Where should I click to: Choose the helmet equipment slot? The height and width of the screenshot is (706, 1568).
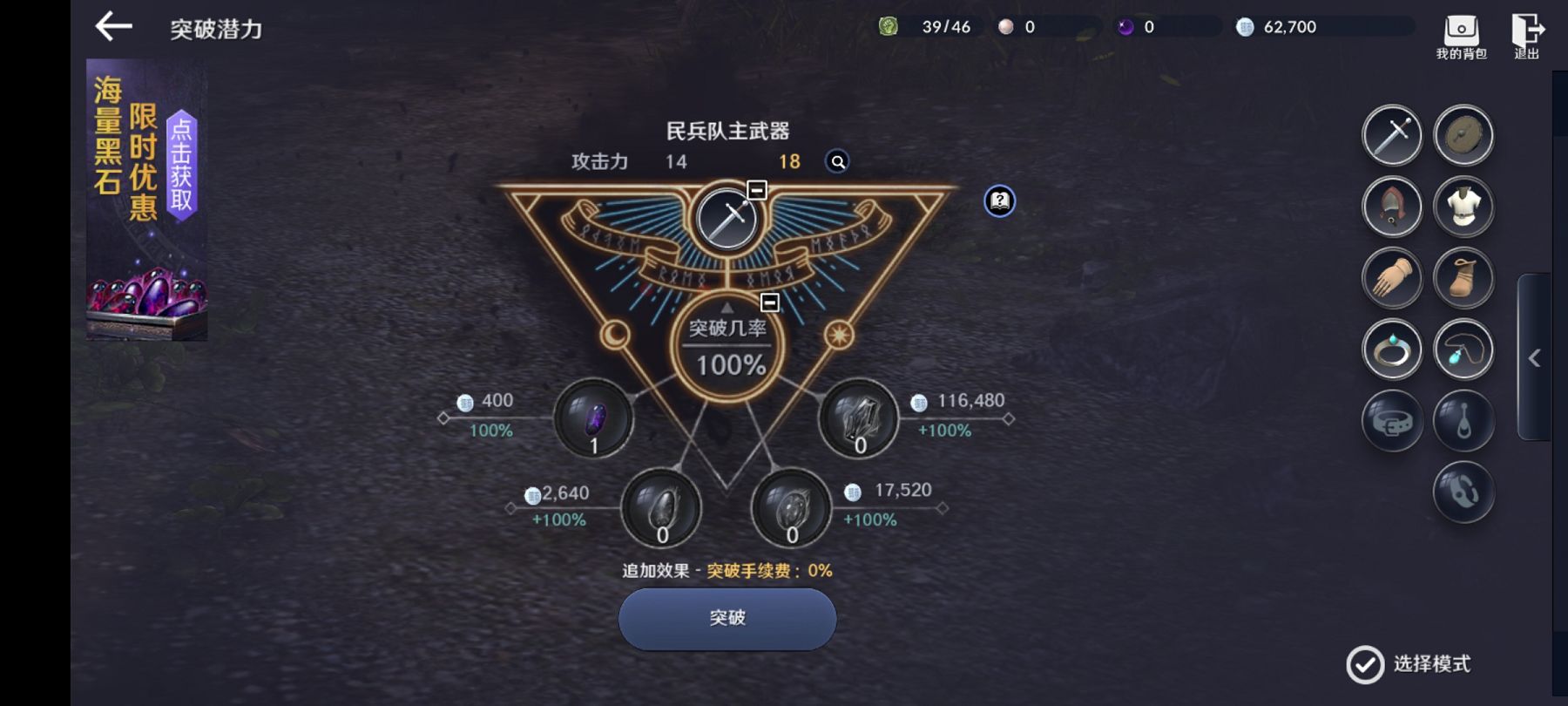pos(1392,207)
